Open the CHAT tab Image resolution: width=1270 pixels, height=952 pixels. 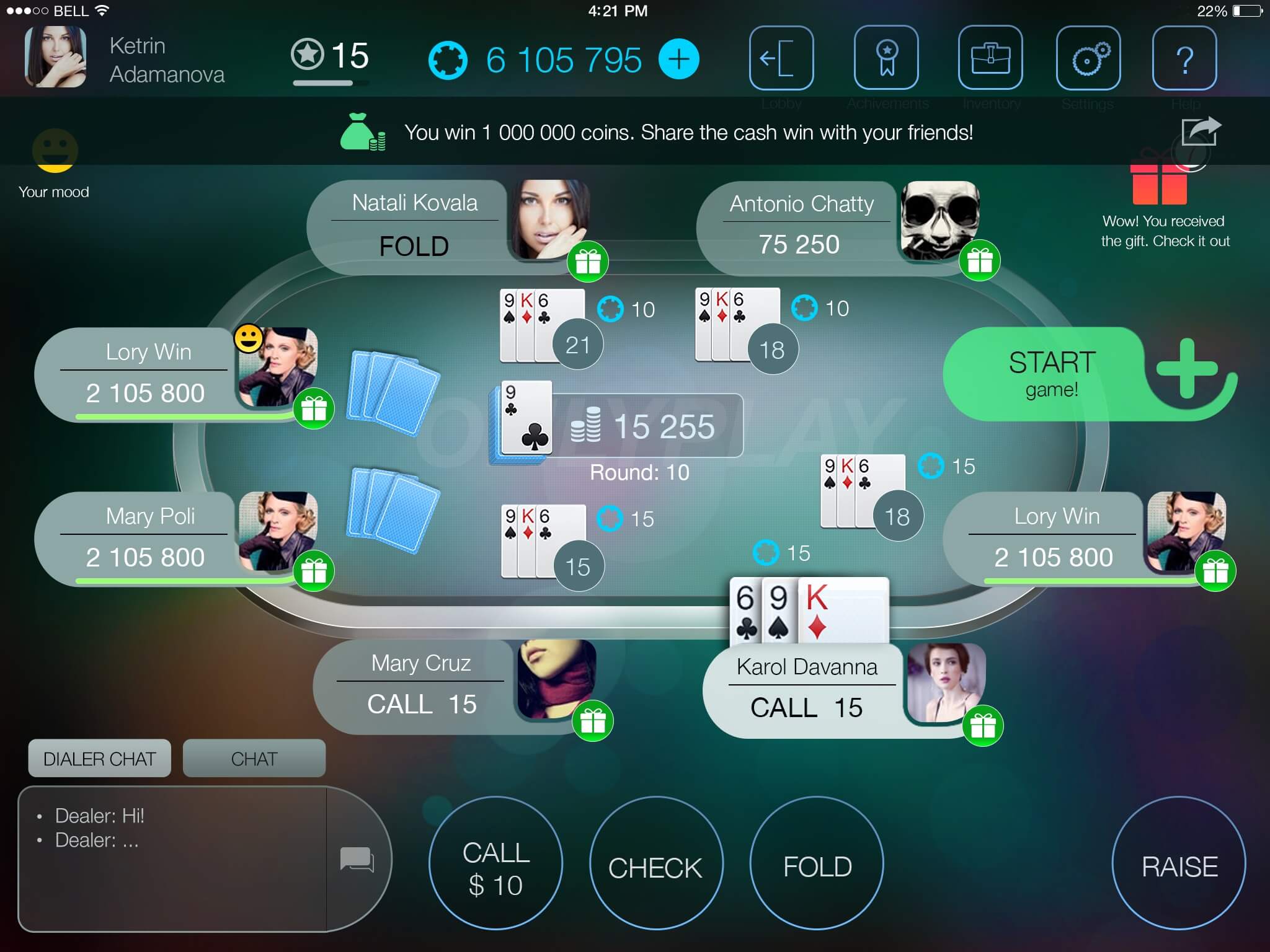click(x=254, y=758)
